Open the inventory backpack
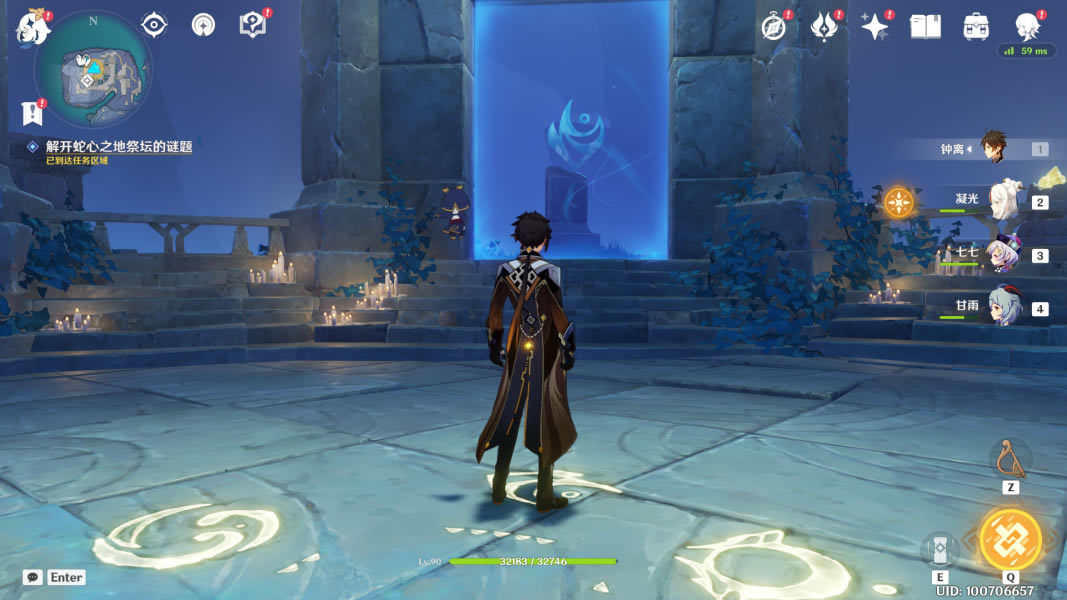This screenshot has height=600, width=1067. pyautogui.click(x=976, y=27)
